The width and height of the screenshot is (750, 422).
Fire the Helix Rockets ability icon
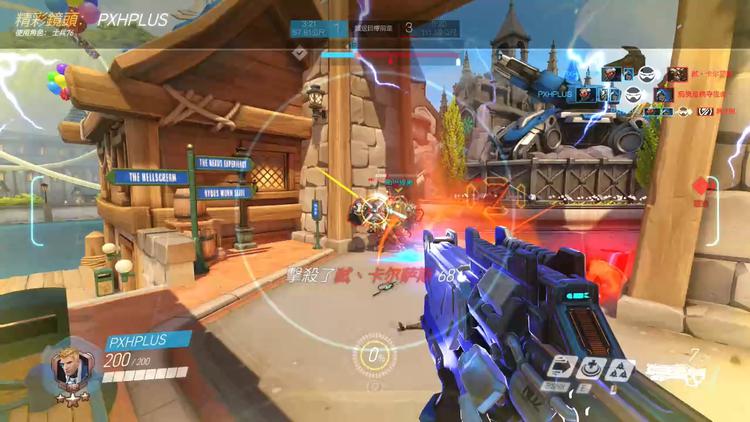click(x=619, y=368)
